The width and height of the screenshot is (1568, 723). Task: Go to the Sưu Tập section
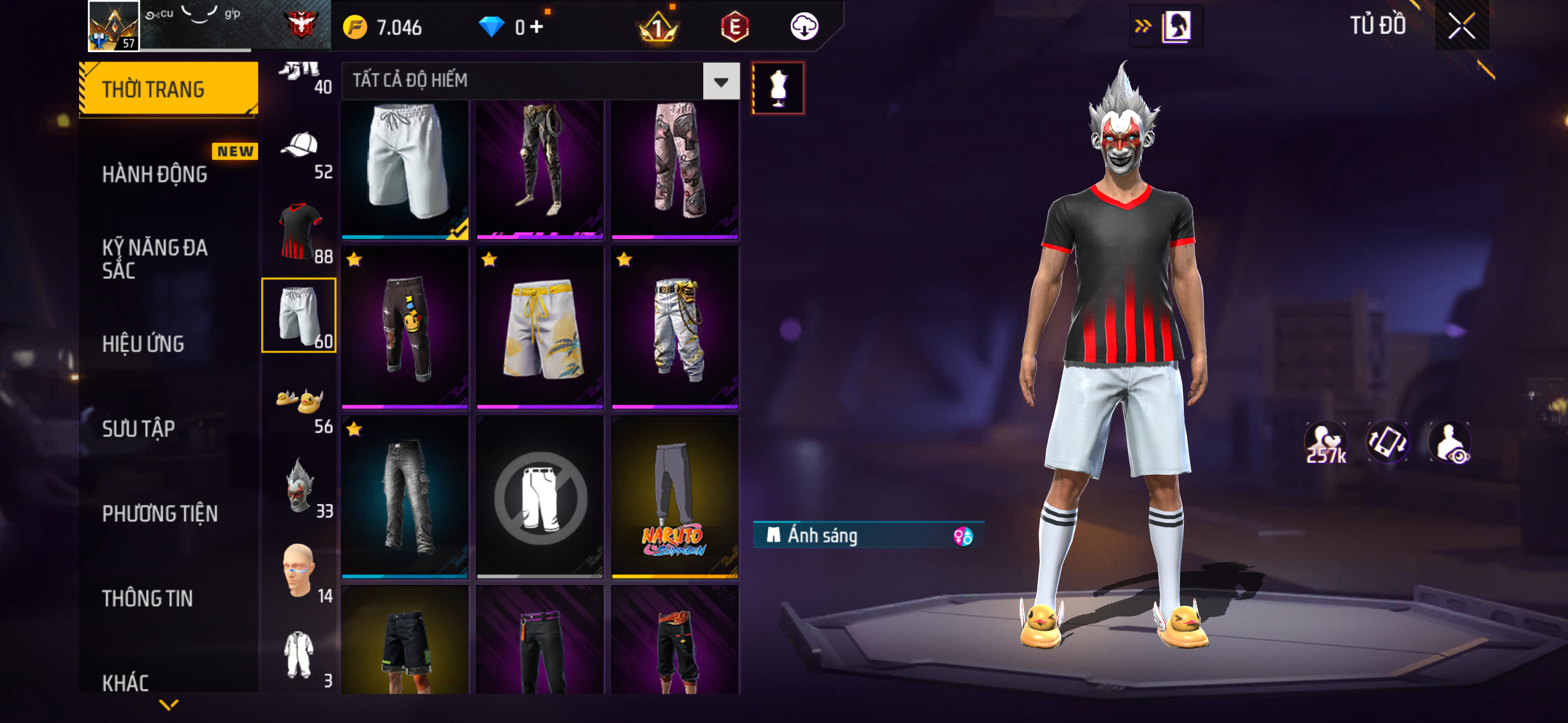pos(139,428)
